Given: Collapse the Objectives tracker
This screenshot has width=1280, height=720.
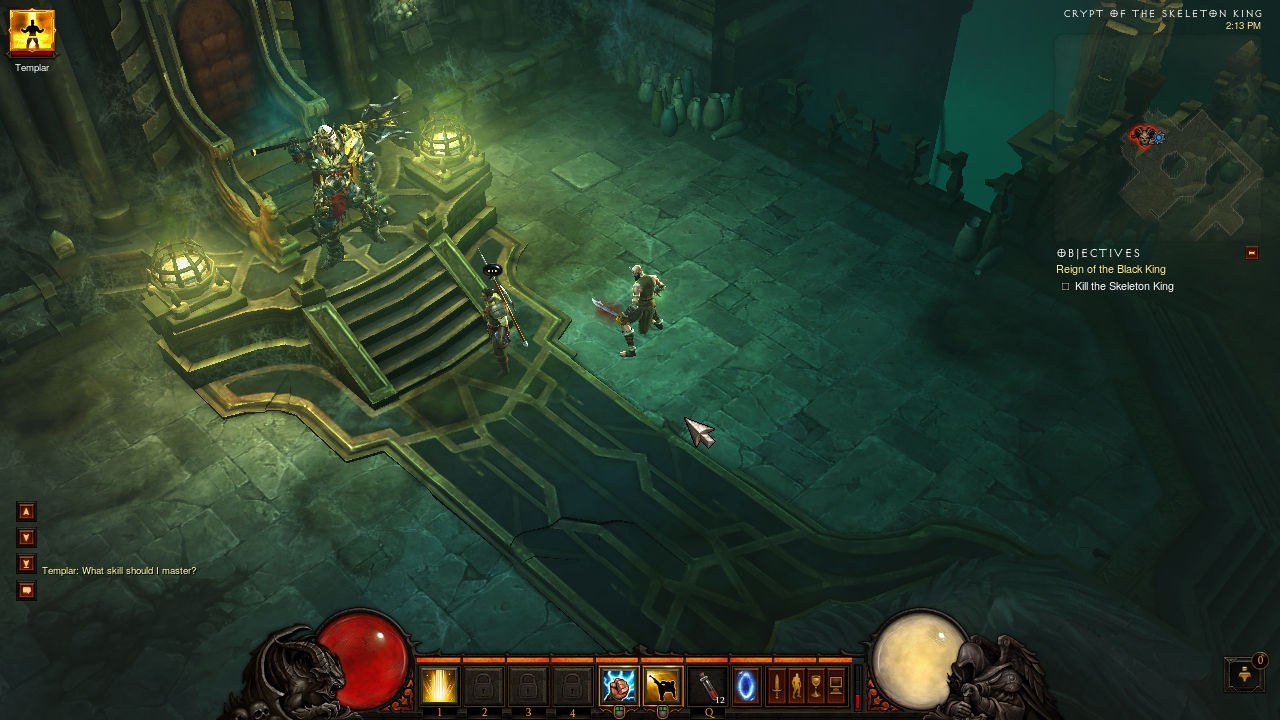Looking at the screenshot, I should tap(1251, 253).
